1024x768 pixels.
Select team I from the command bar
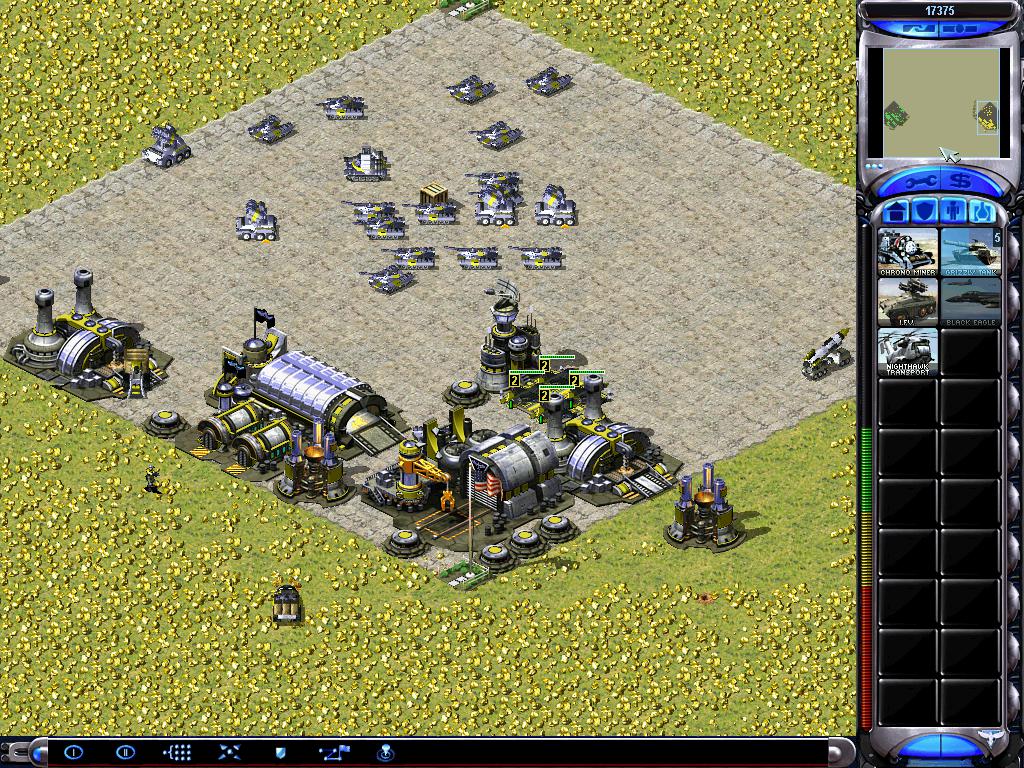74,752
